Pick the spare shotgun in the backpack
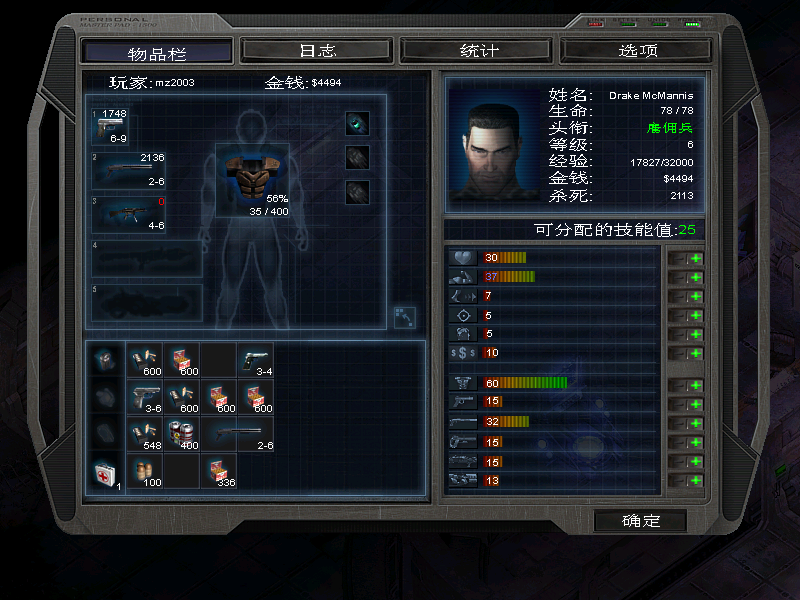 tap(236, 432)
